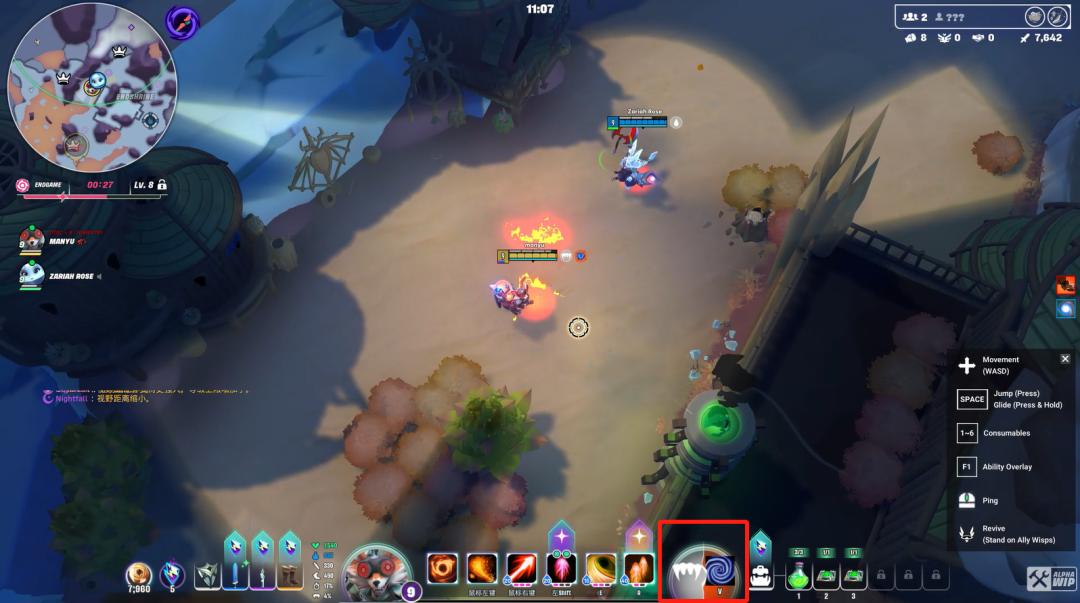This screenshot has height=603, width=1080.
Task: Activate the red flame streak ability
Action: click(521, 569)
